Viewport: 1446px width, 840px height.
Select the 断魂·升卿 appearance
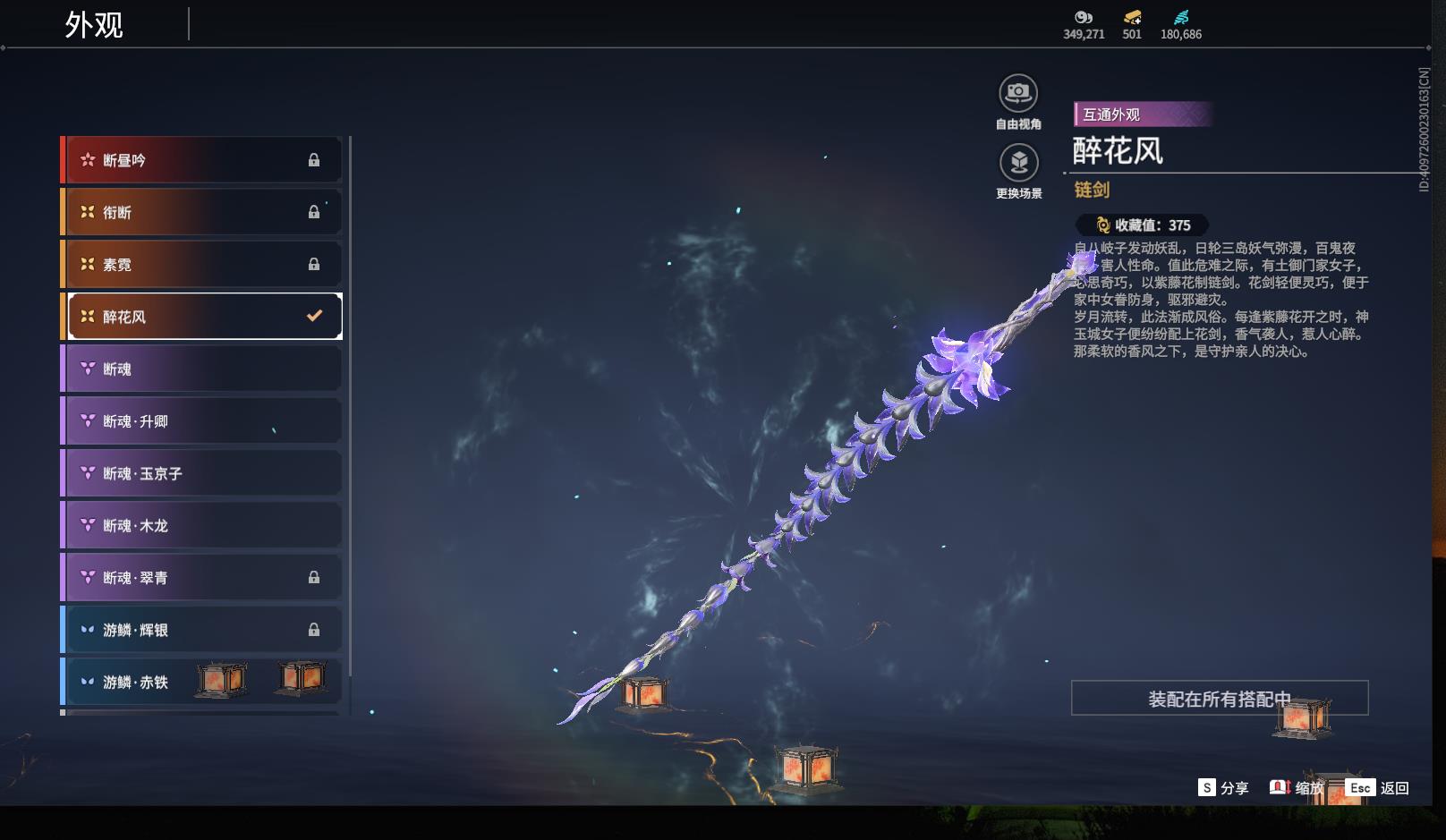[202, 421]
